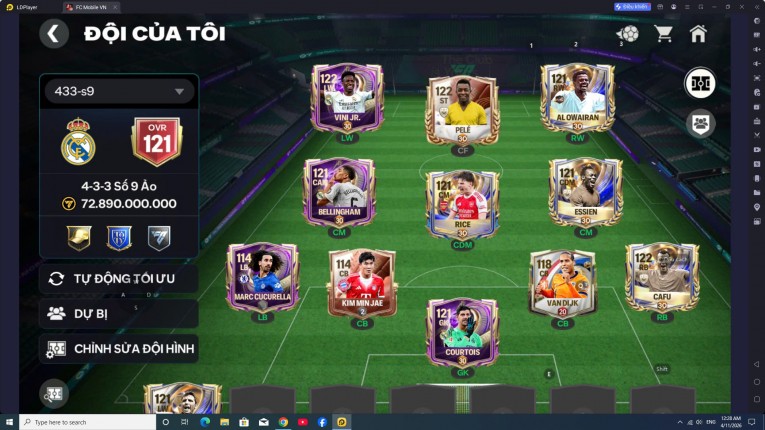The image size is (765, 430).
Task: Open the 433-s9 formation dropdown
Action: [118, 91]
